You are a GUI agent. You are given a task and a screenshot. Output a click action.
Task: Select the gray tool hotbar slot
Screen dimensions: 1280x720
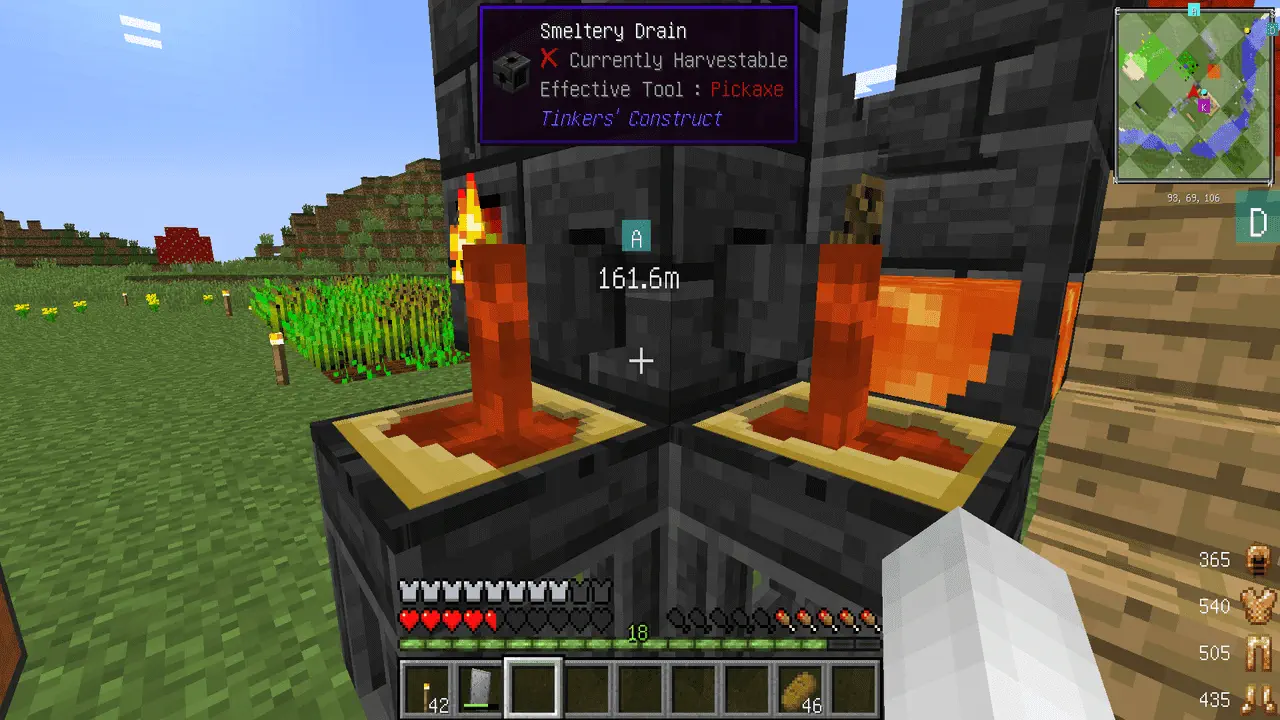click(479, 689)
